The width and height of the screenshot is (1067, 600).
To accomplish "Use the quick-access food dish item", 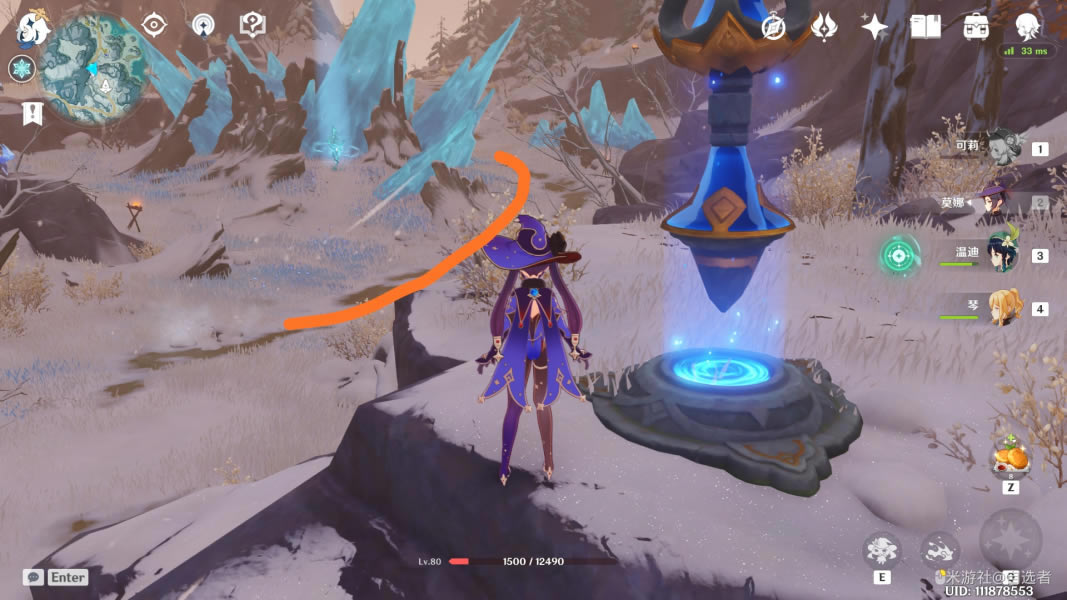I will pos(1009,457).
